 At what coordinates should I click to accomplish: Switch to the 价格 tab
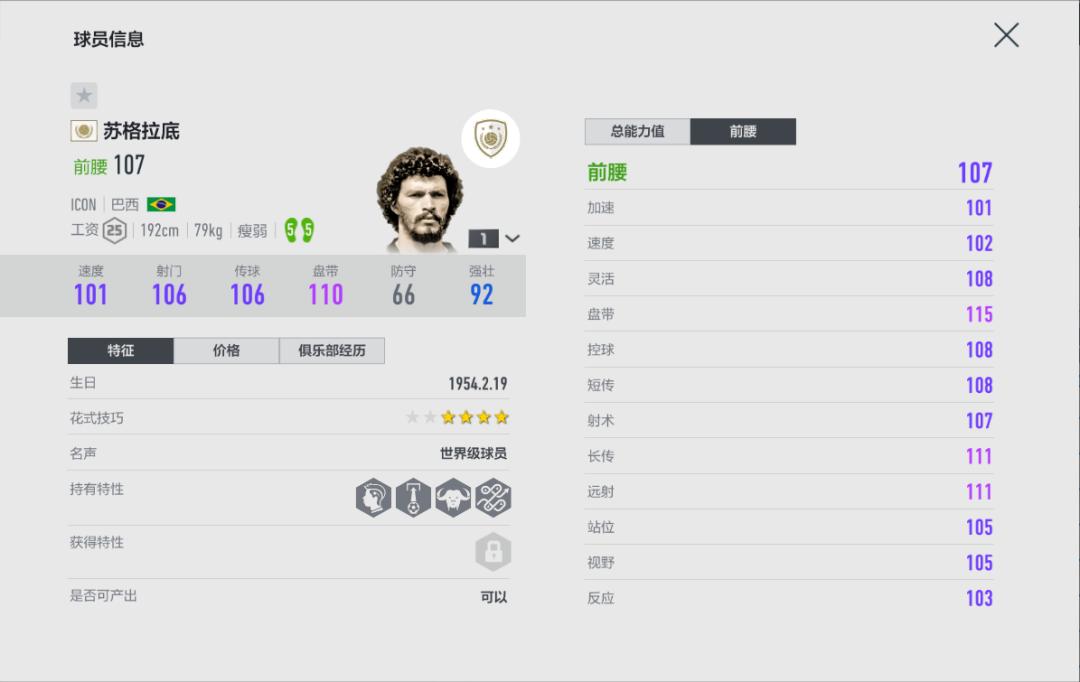(226, 351)
